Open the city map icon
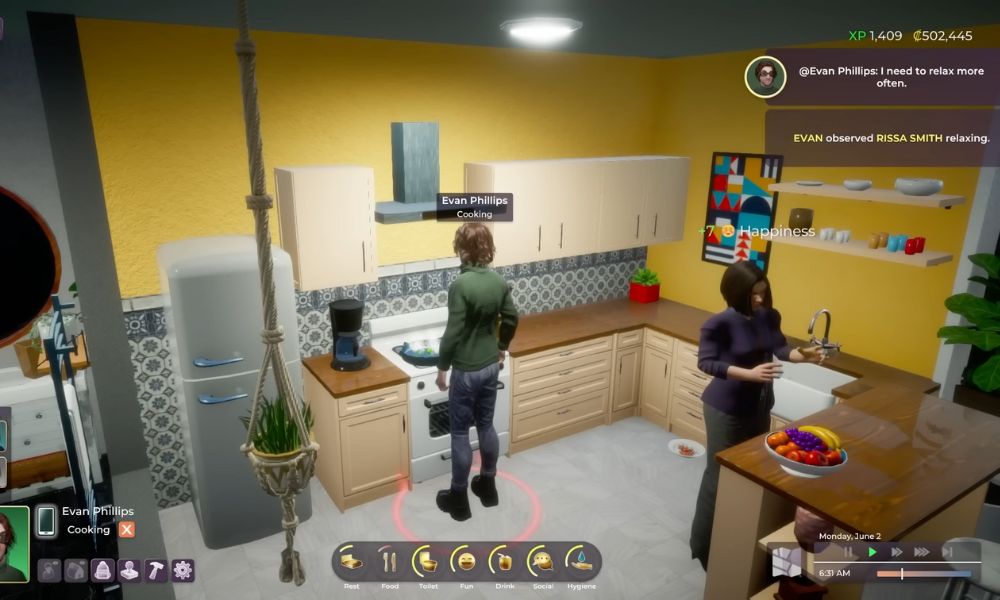 [786, 563]
